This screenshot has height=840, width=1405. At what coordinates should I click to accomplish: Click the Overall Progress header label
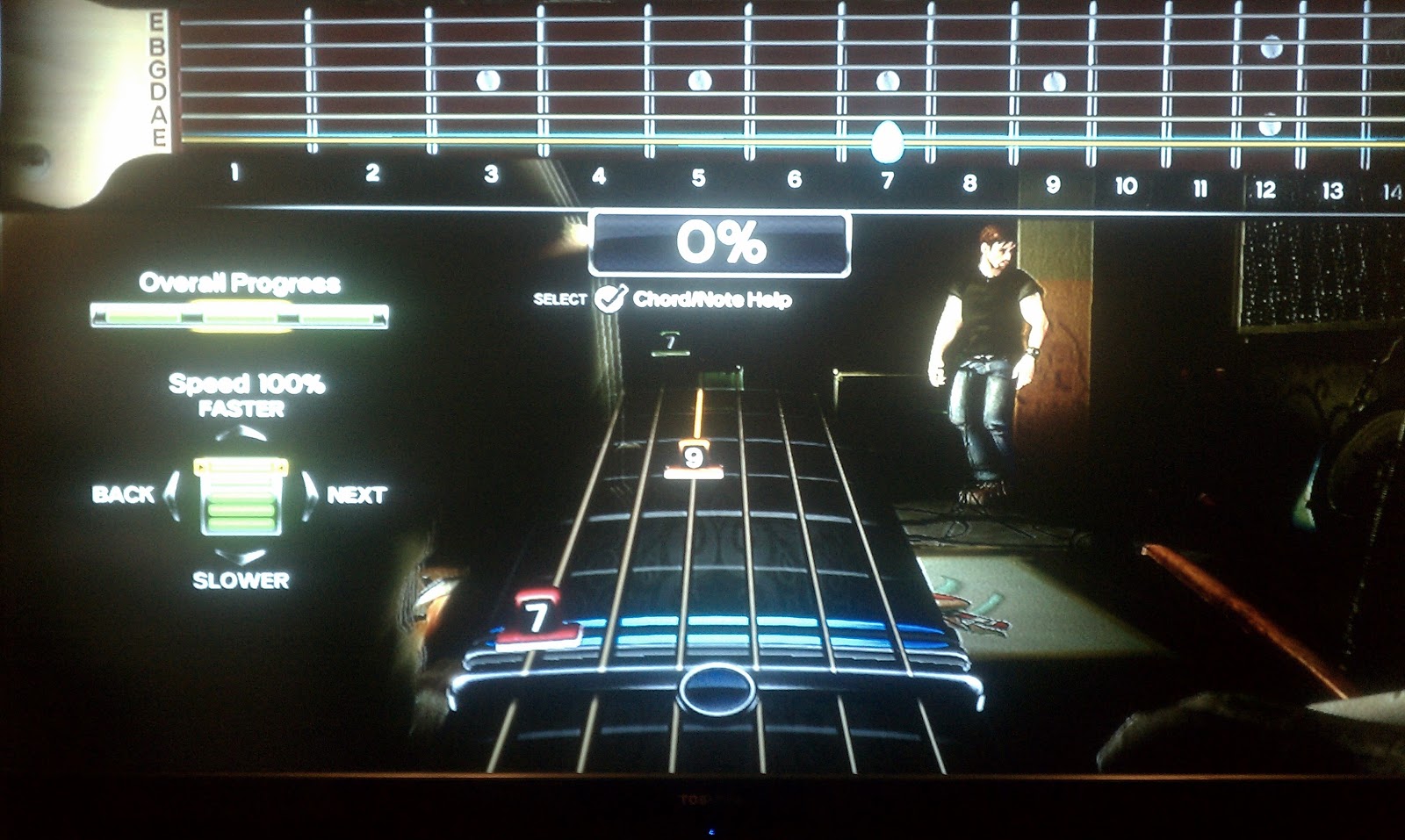click(239, 284)
